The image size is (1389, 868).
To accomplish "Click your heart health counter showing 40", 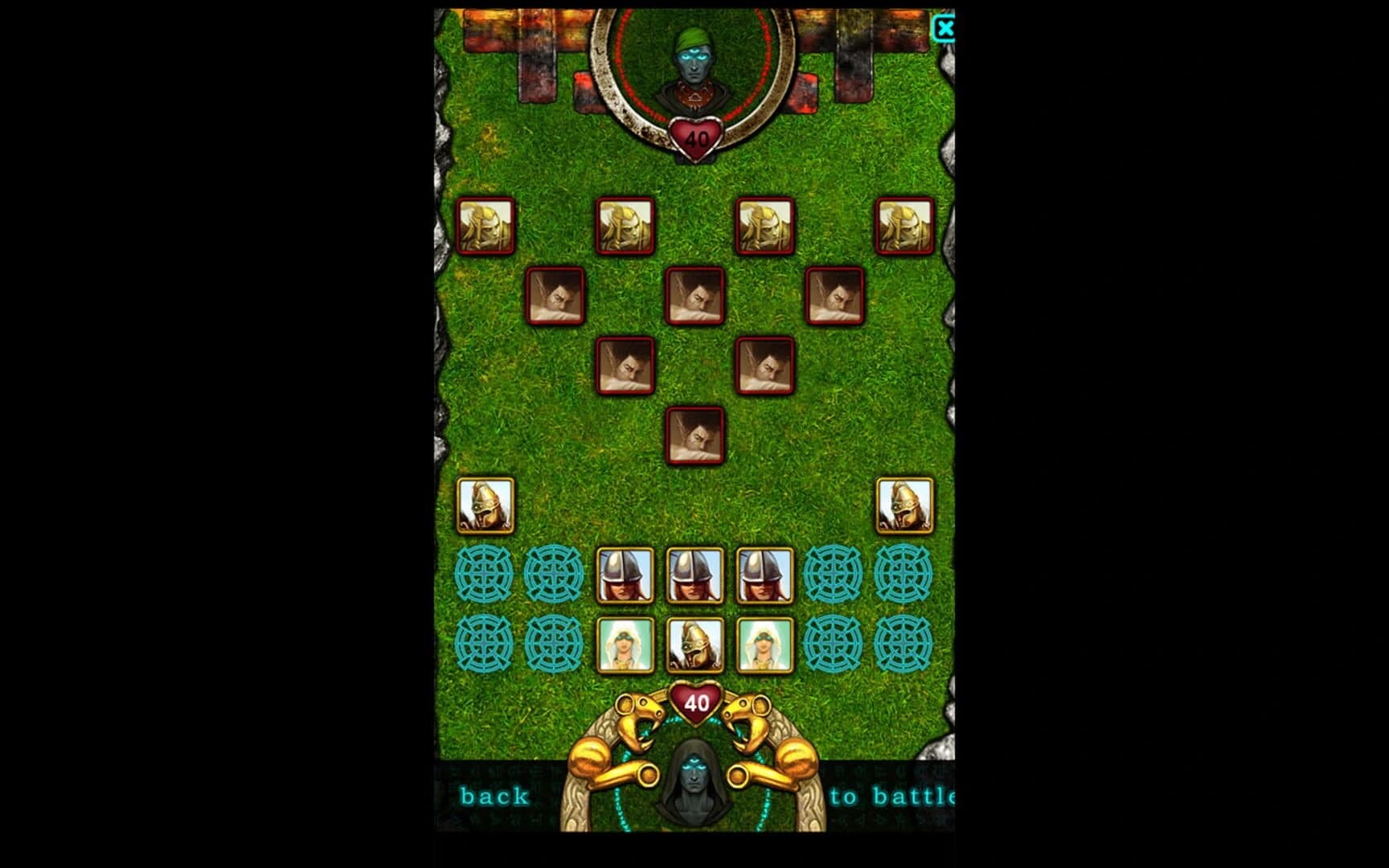I will click(x=698, y=701).
